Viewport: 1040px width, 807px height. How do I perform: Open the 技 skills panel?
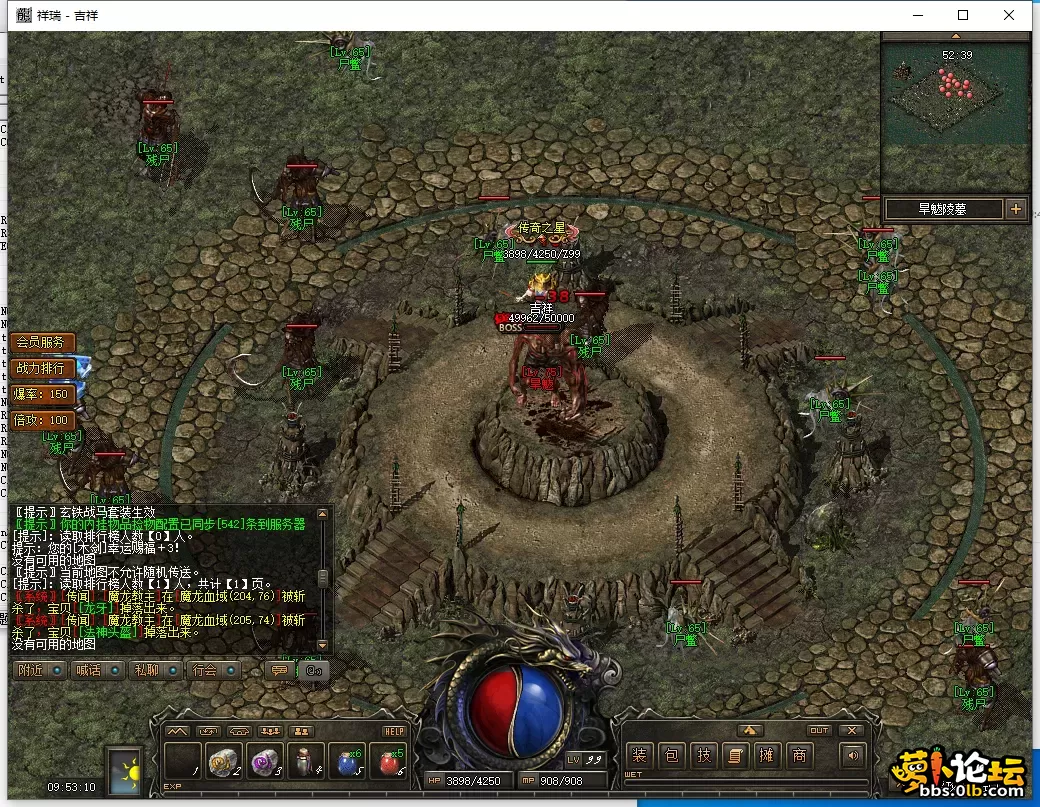click(x=704, y=756)
